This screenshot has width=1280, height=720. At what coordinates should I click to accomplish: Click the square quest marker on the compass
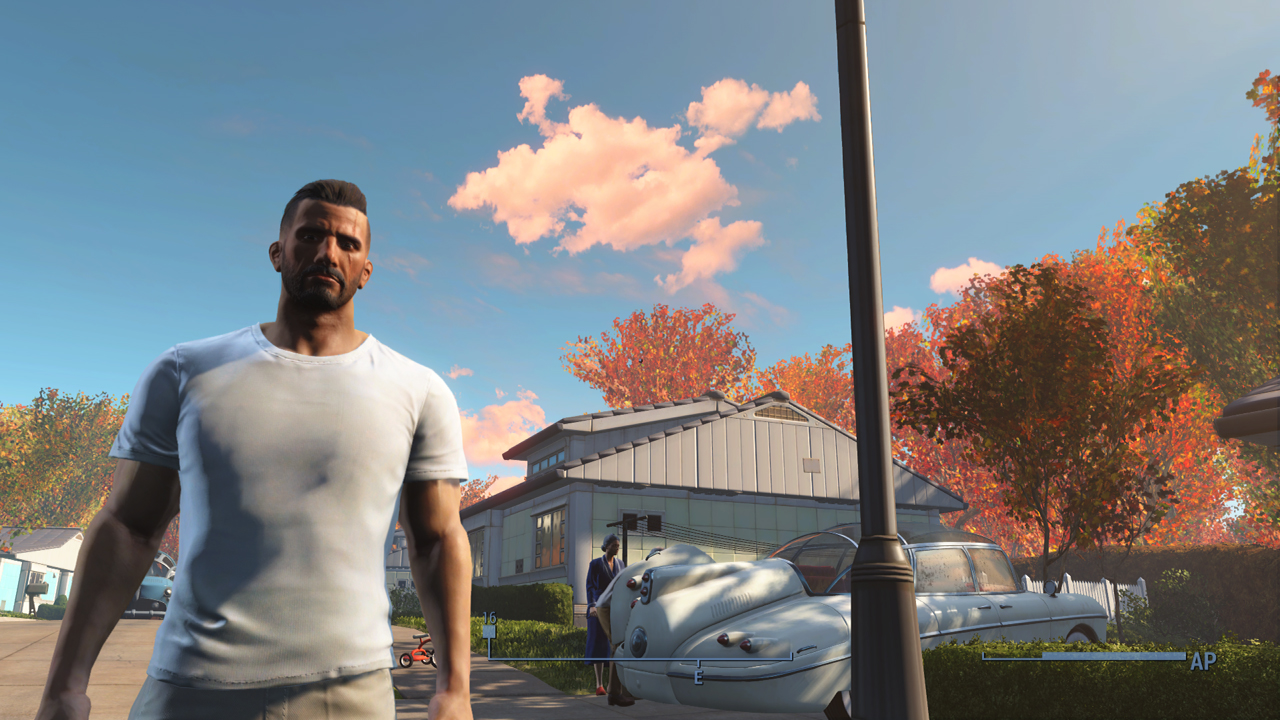tap(489, 631)
